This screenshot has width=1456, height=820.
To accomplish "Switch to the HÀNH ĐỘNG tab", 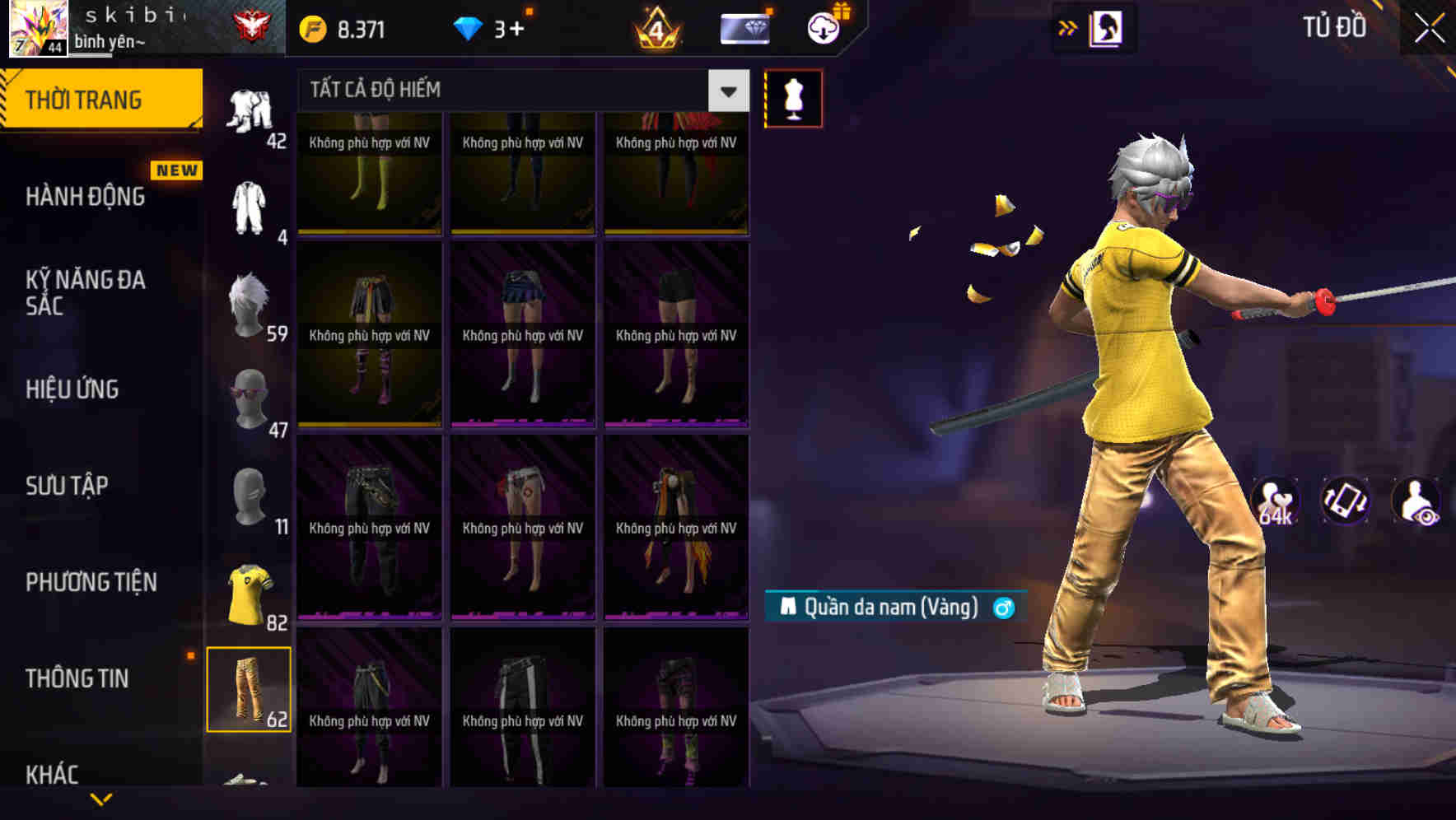I will pyautogui.click(x=82, y=196).
